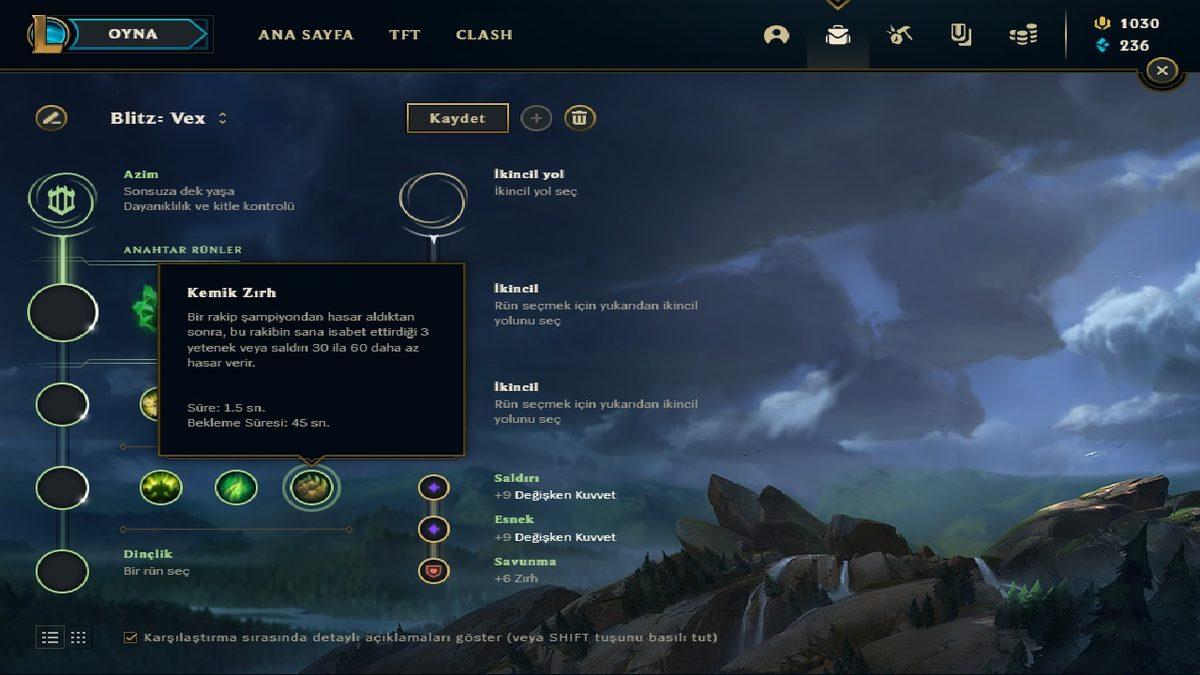Open the CLASH tab
The image size is (1200, 675).
click(484, 34)
